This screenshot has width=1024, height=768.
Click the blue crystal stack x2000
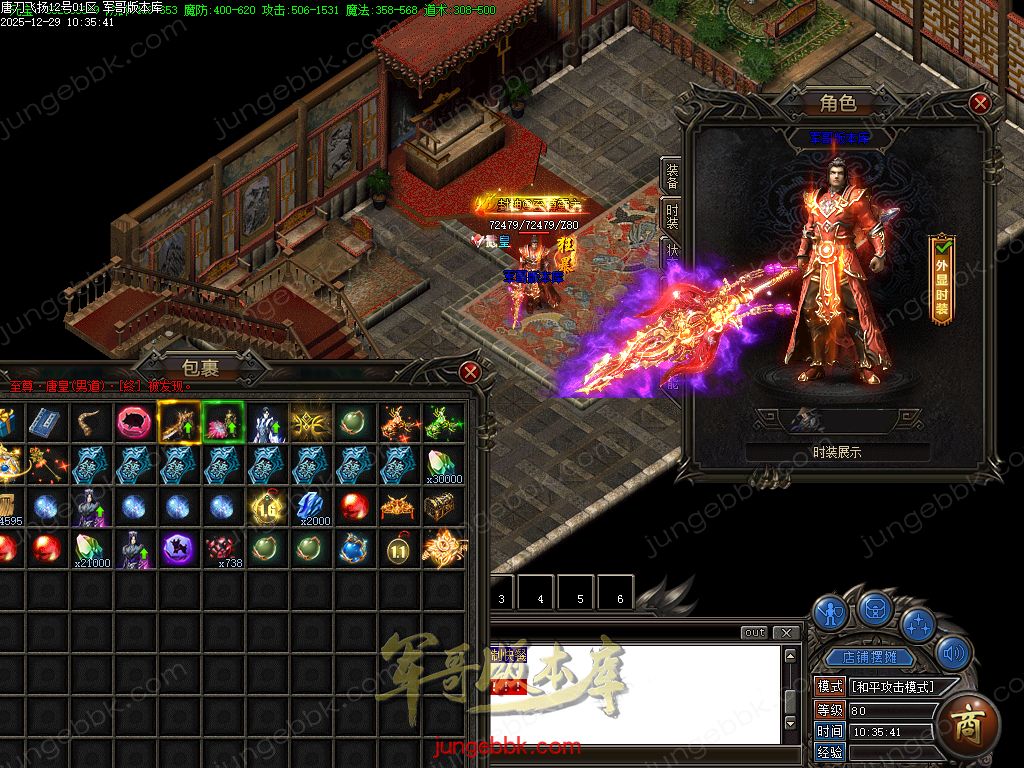coord(311,507)
